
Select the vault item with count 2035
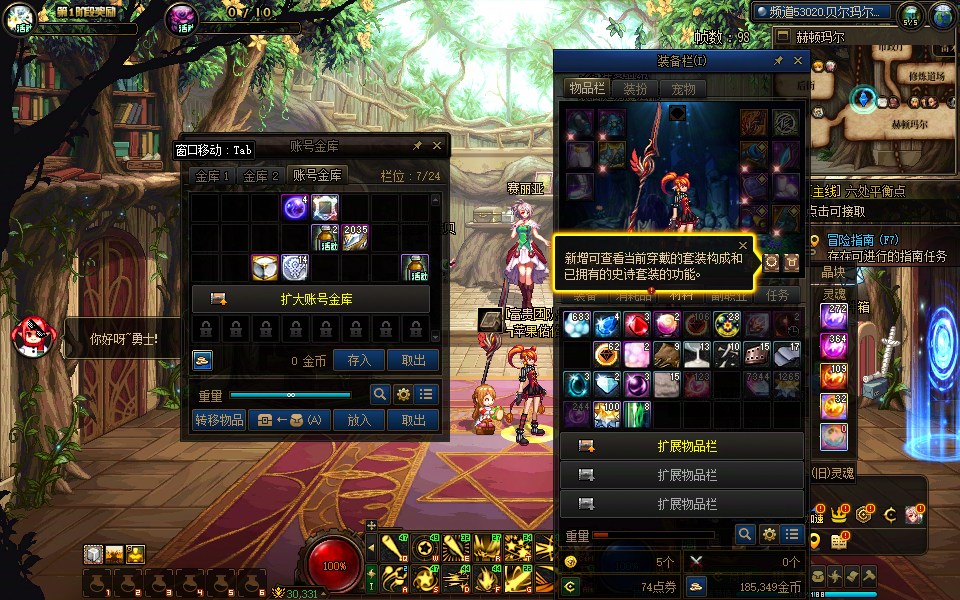point(356,237)
